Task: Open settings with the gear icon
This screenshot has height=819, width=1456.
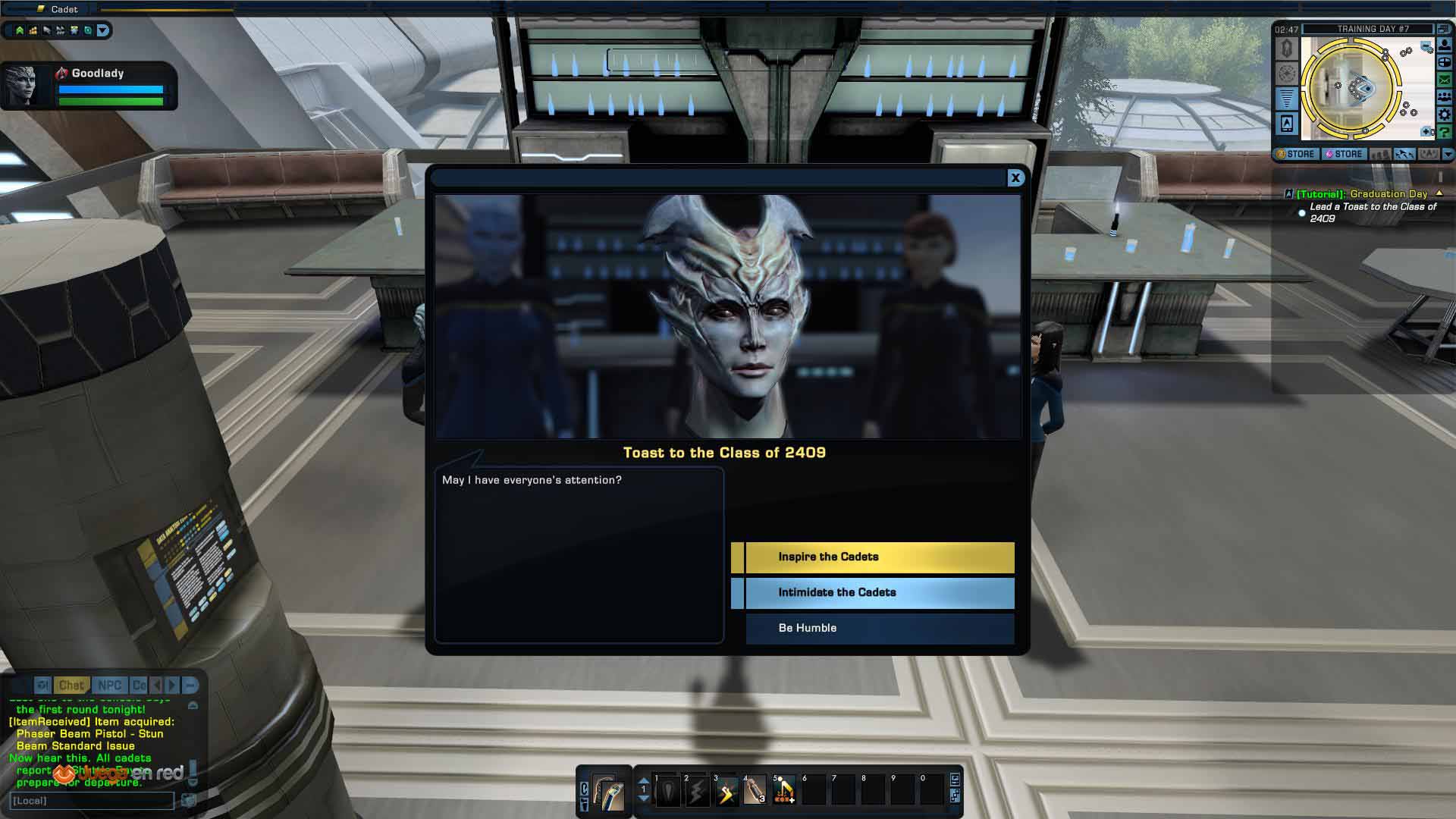Action: 1445,115
